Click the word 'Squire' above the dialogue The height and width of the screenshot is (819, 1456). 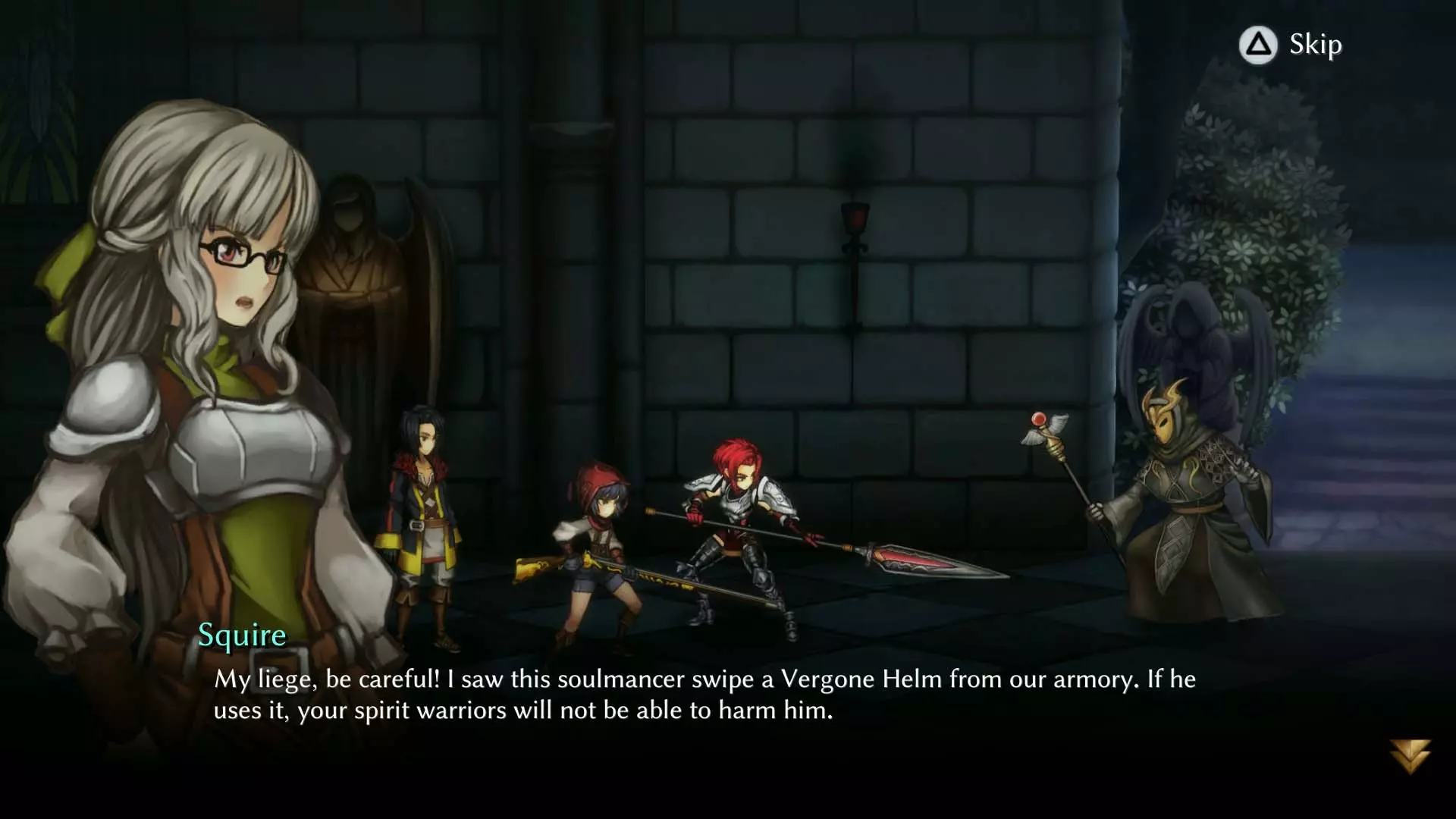(243, 636)
